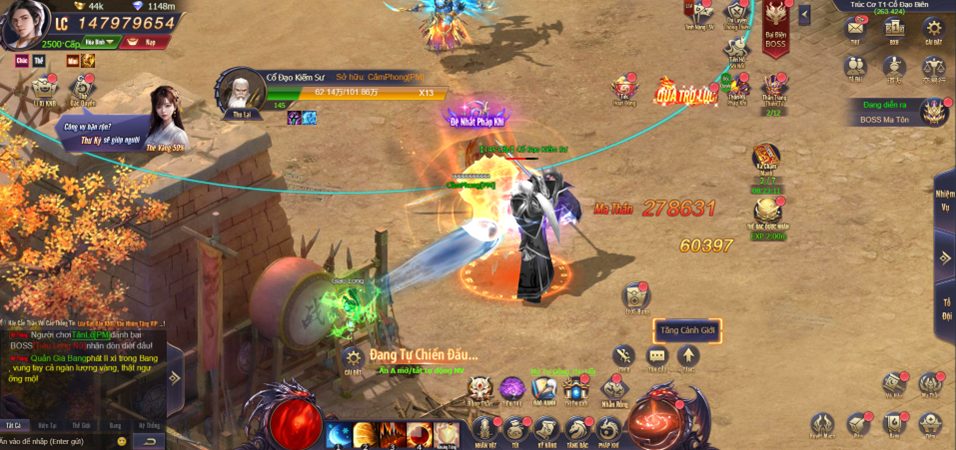Screen dimensions: 956x450
Task: Open the Nhiệm Vụ quest tab
Action: [x=944, y=200]
